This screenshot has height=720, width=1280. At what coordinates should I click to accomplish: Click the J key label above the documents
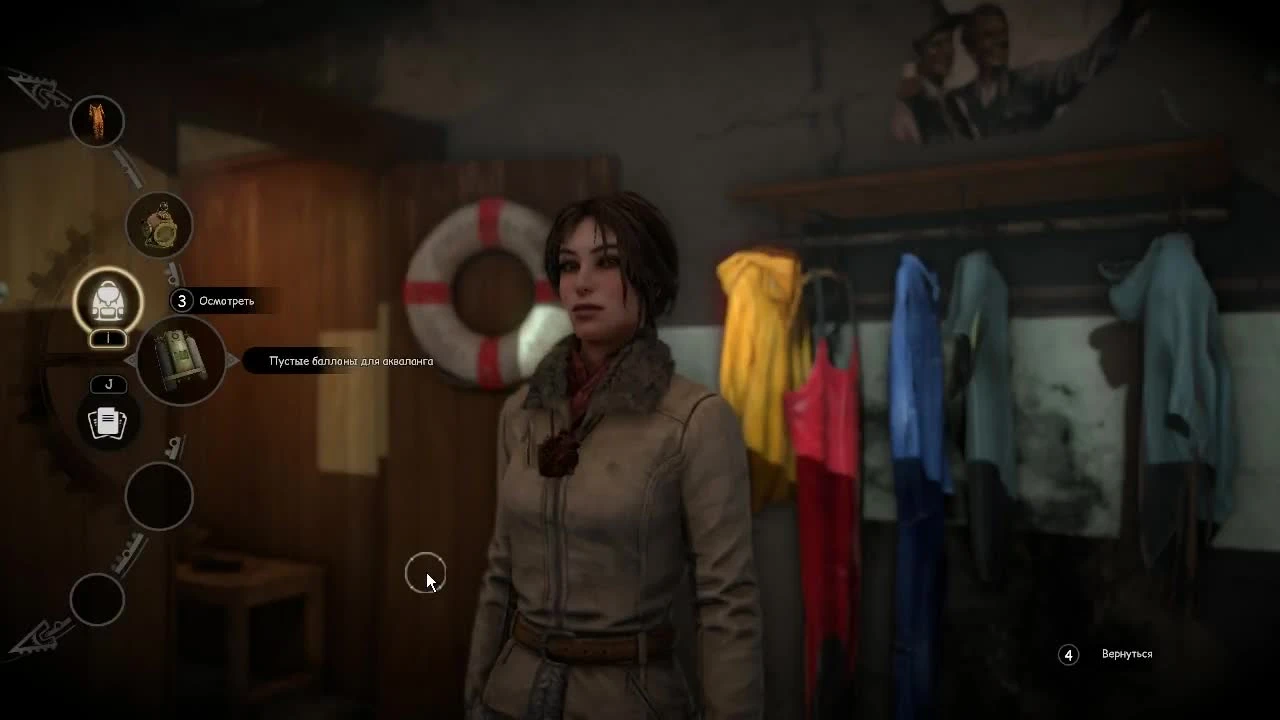108,384
